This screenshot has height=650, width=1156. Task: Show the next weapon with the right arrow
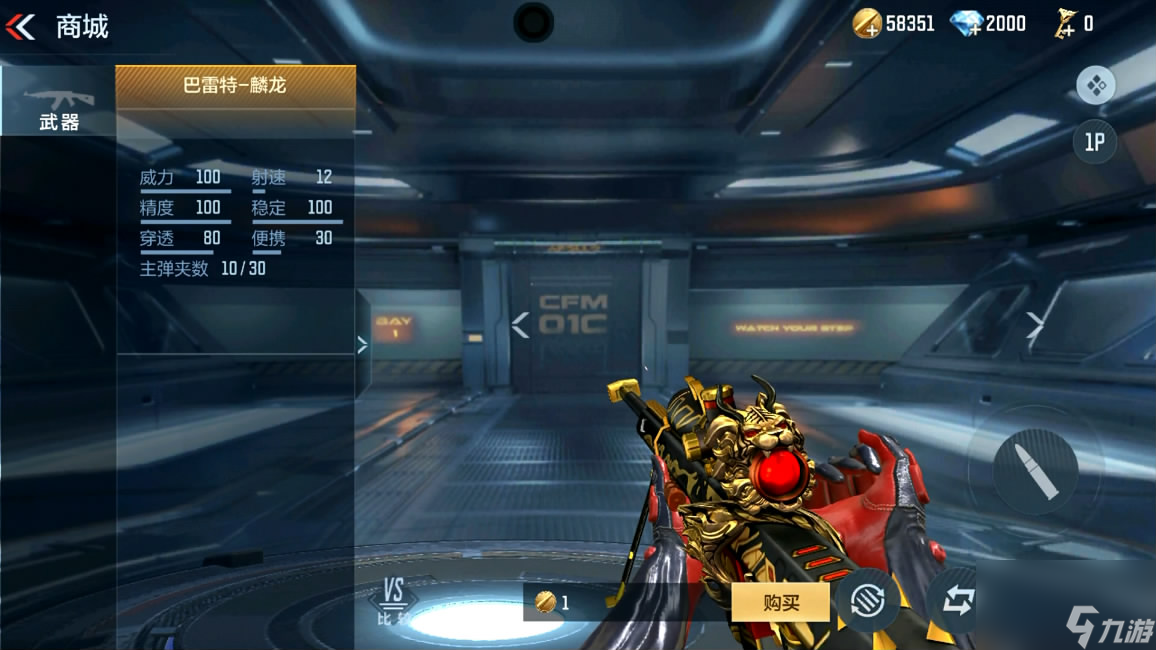coord(1035,324)
